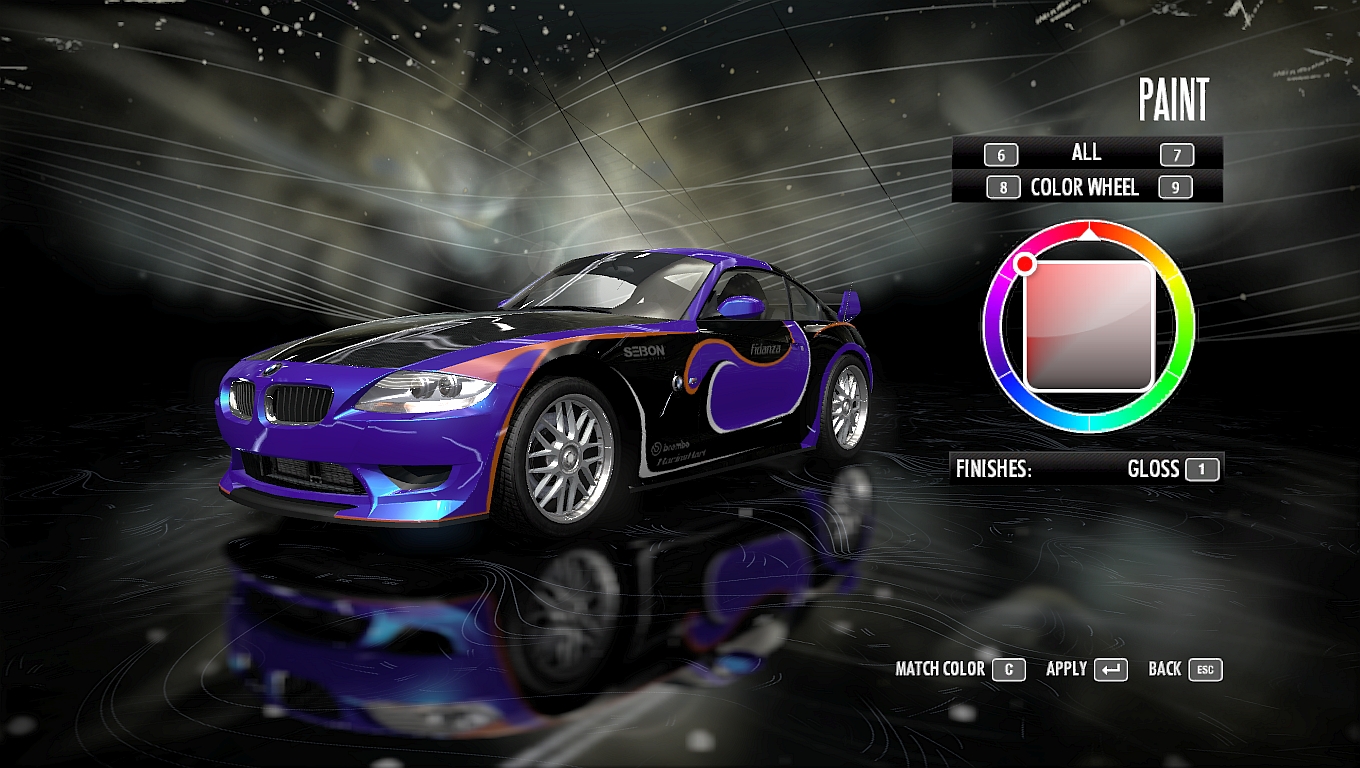Image resolution: width=1360 pixels, height=768 pixels.
Task: Select the ALL paint area row
Action: 1086,153
